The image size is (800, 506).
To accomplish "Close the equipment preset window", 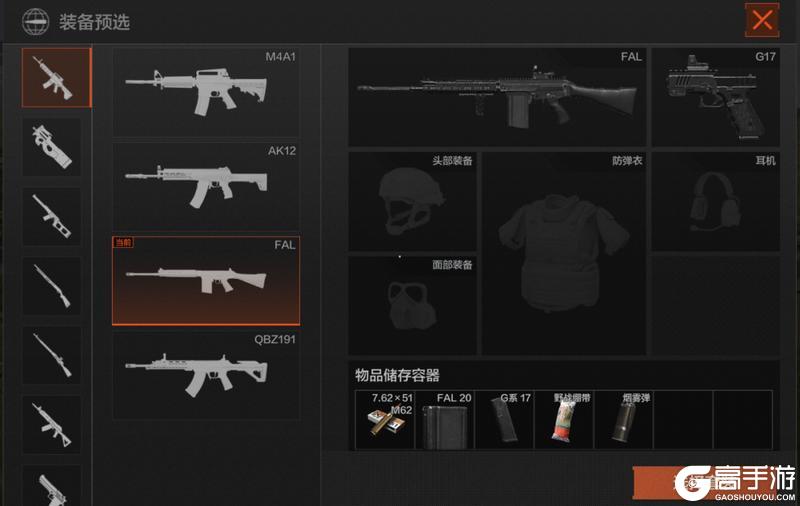I will 763,19.
